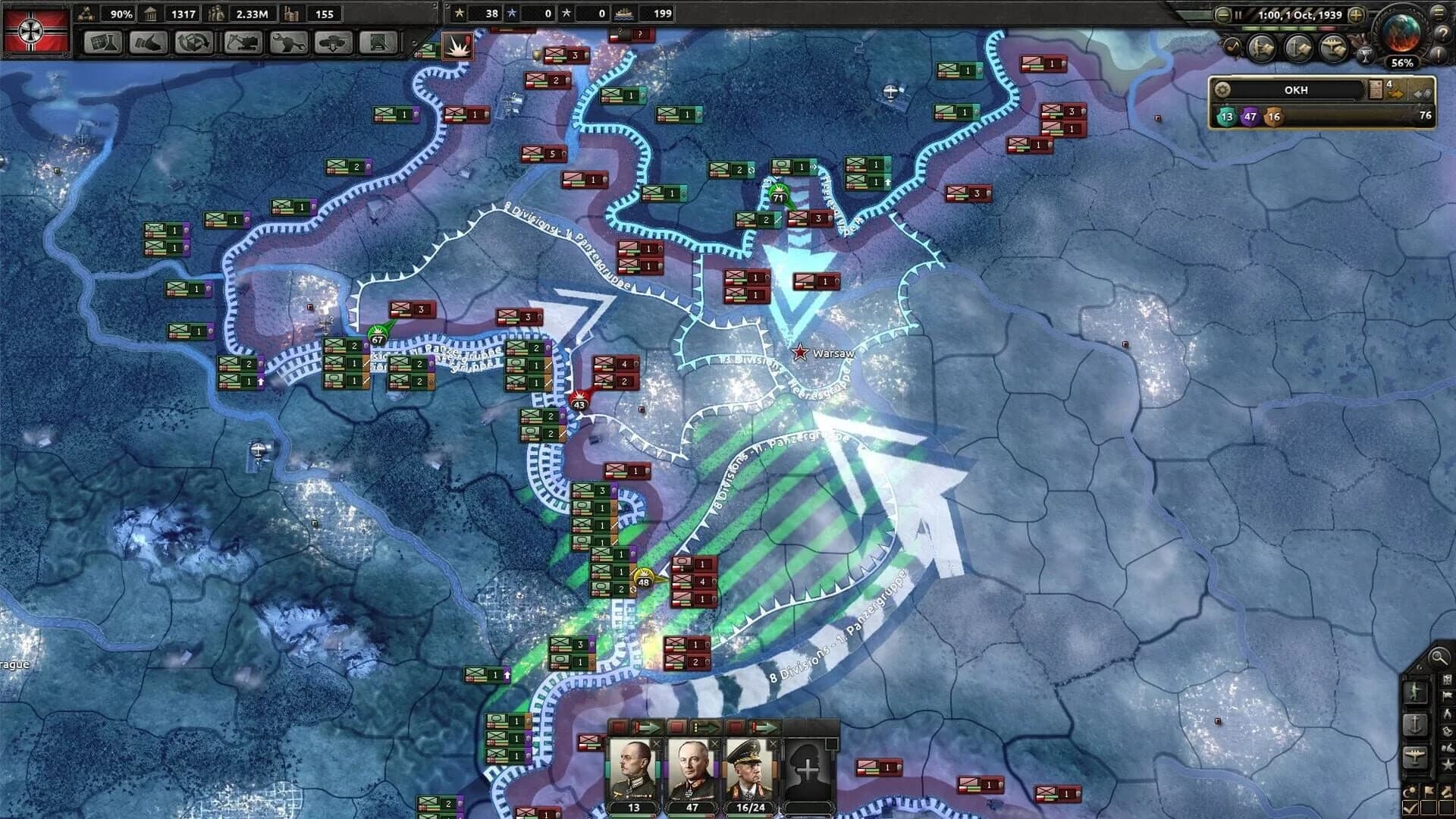This screenshot has width=1456, height=819.
Task: Click the speed decrease minus control
Action: click(1222, 15)
